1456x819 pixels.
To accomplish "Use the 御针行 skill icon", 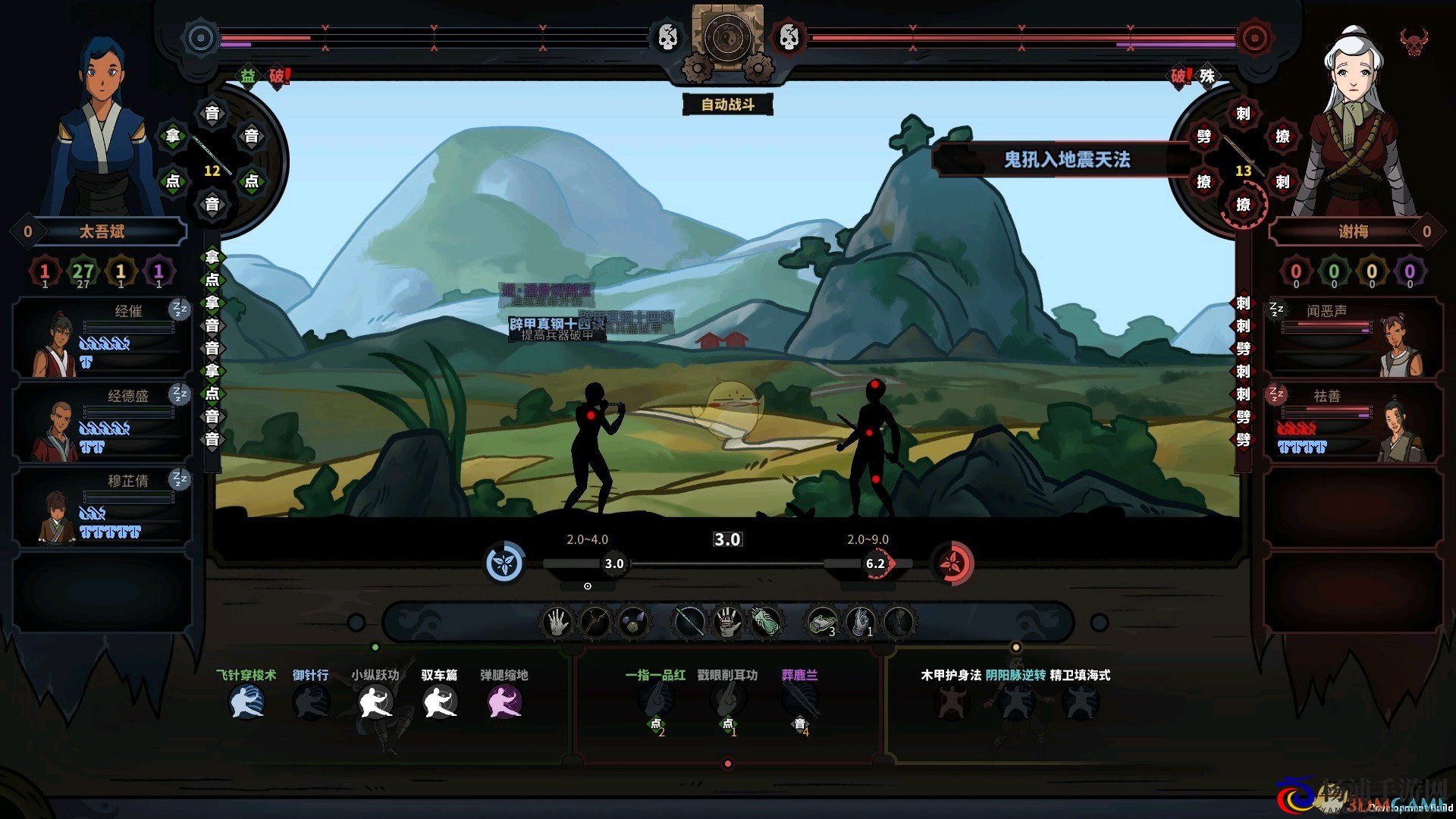I will pos(311,702).
